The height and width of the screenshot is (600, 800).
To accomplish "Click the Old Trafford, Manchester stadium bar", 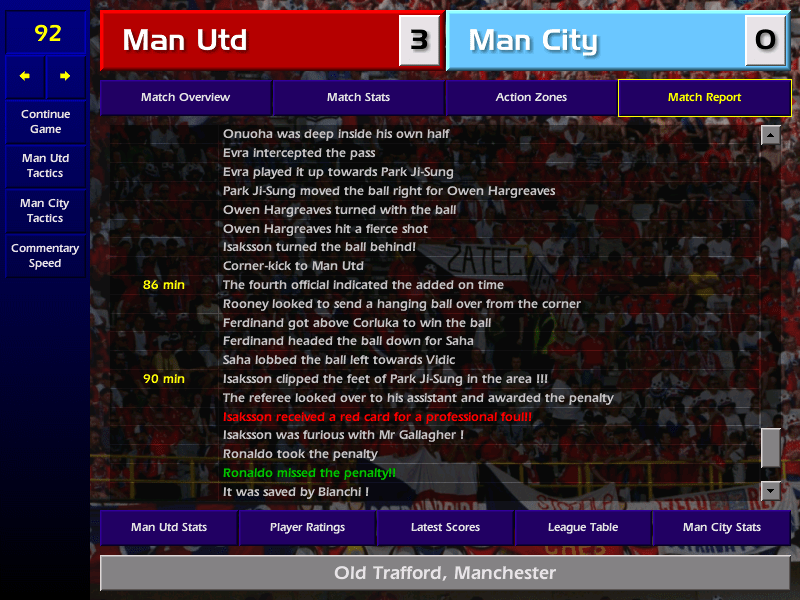I will pyautogui.click(x=445, y=573).
